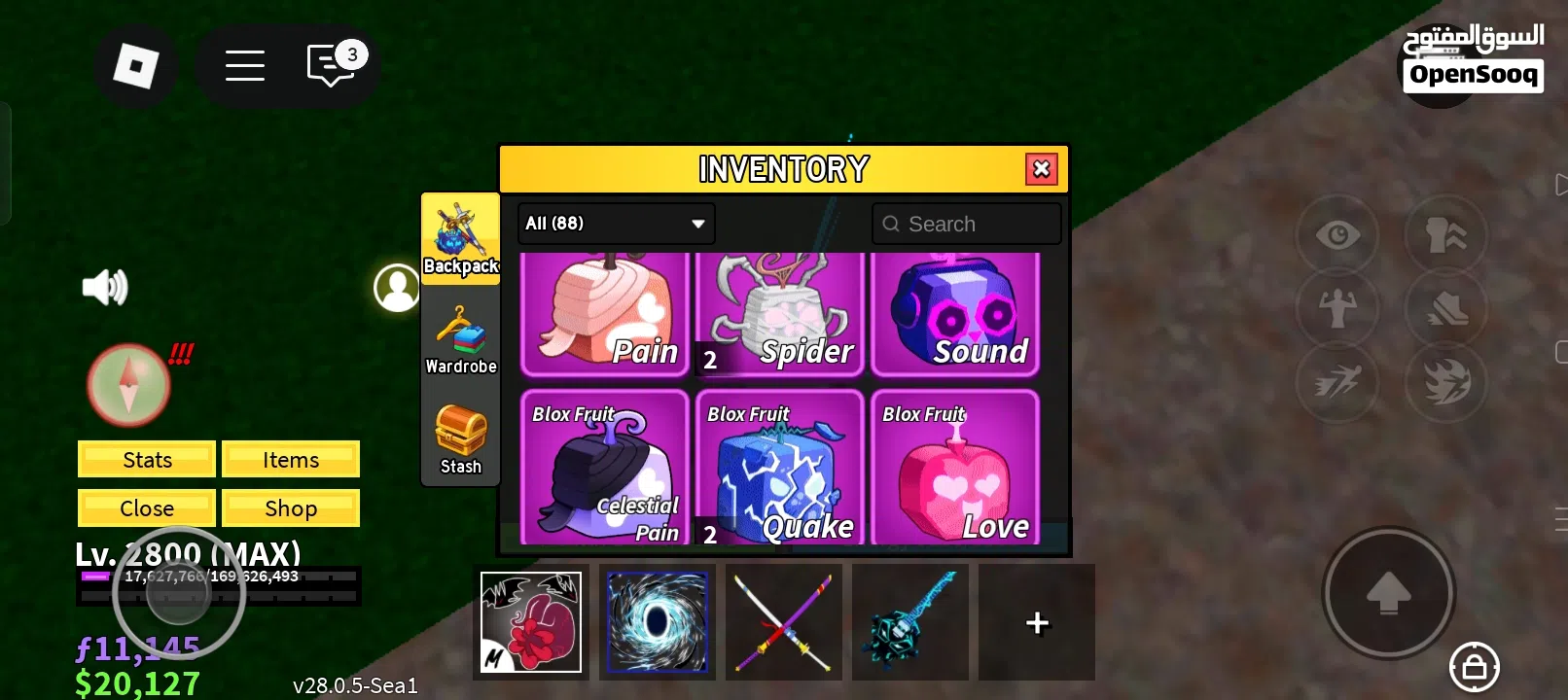Tap the player avatar profile circle

[x=397, y=287]
